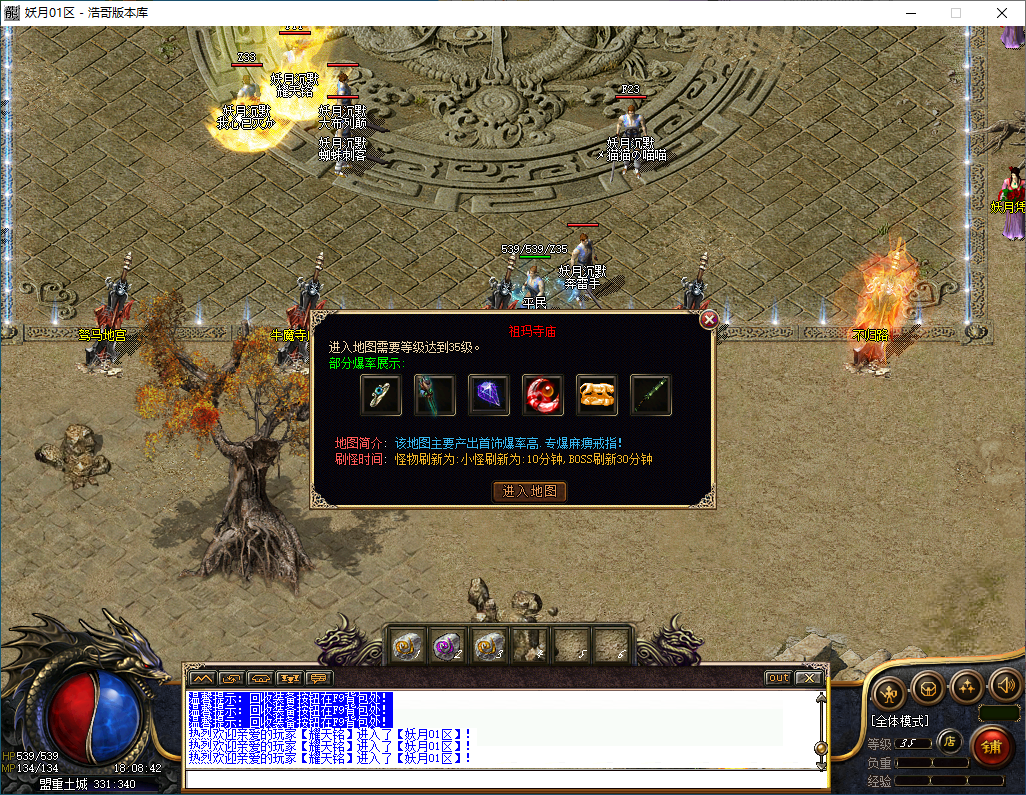Screen dimensions: 1026x795
Task: Open the 店 shop button
Action: click(949, 743)
